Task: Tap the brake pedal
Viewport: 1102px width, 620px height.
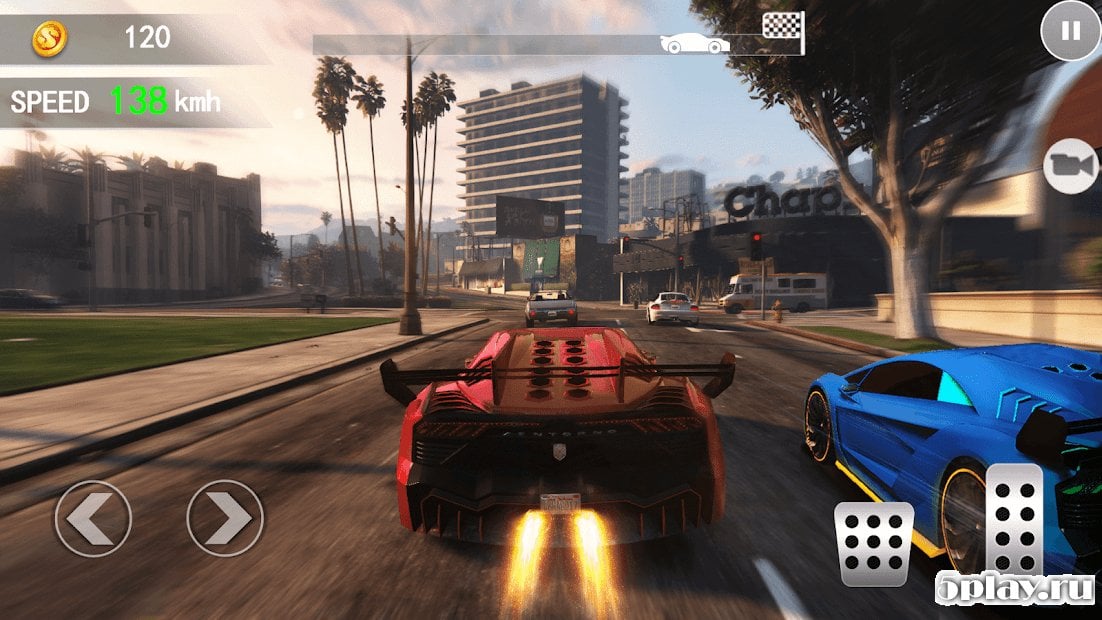Action: 874,543
